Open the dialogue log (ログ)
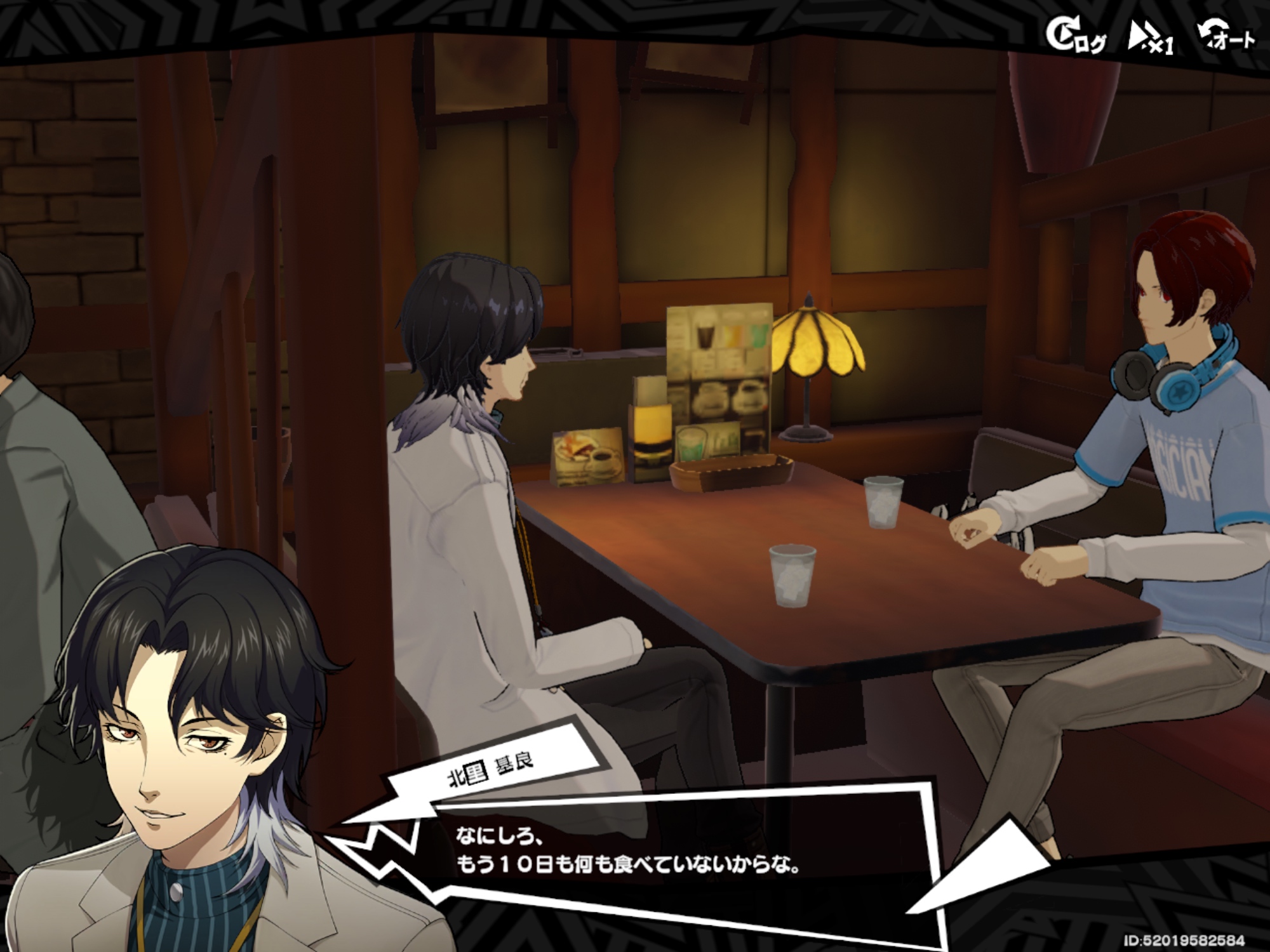 (1076, 37)
